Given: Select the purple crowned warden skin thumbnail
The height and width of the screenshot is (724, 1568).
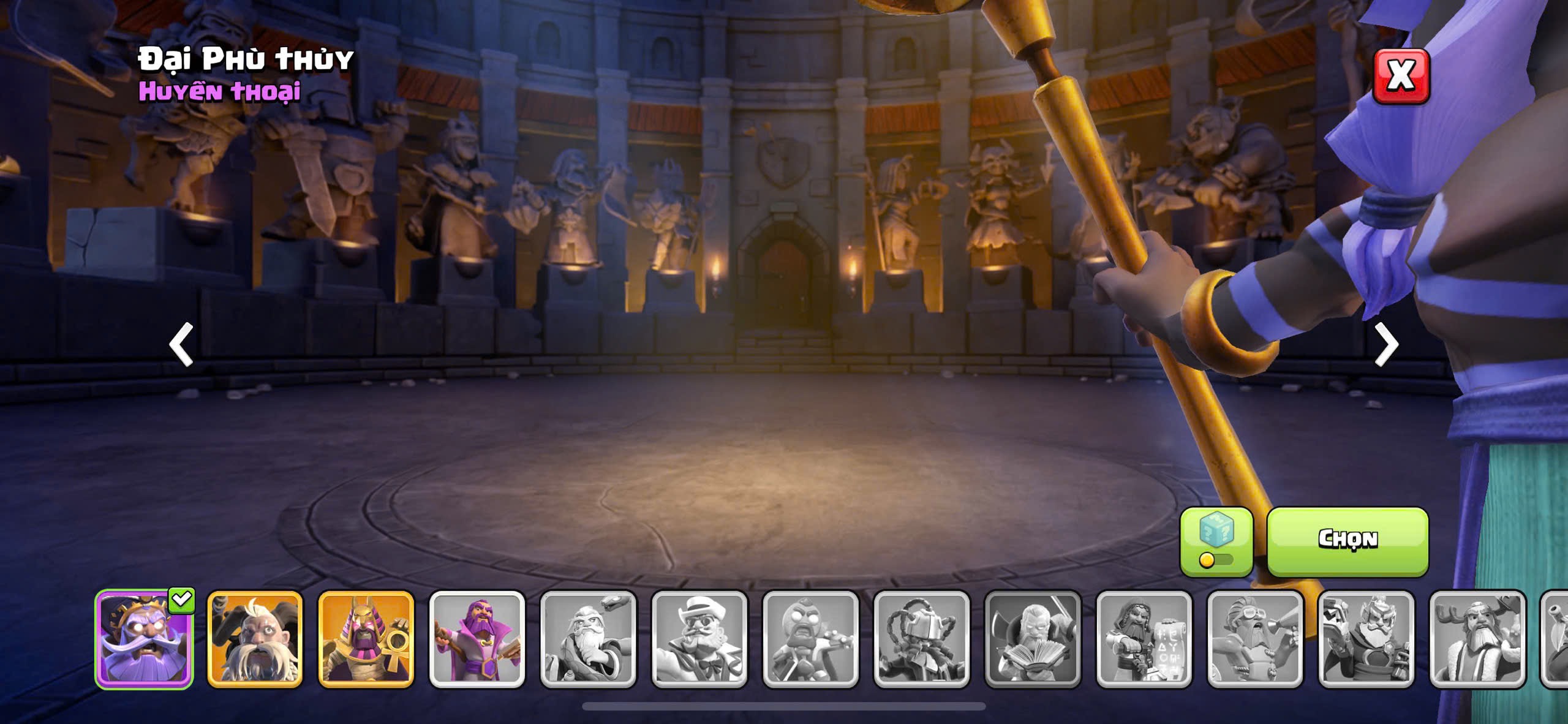Looking at the screenshot, I should (144, 639).
